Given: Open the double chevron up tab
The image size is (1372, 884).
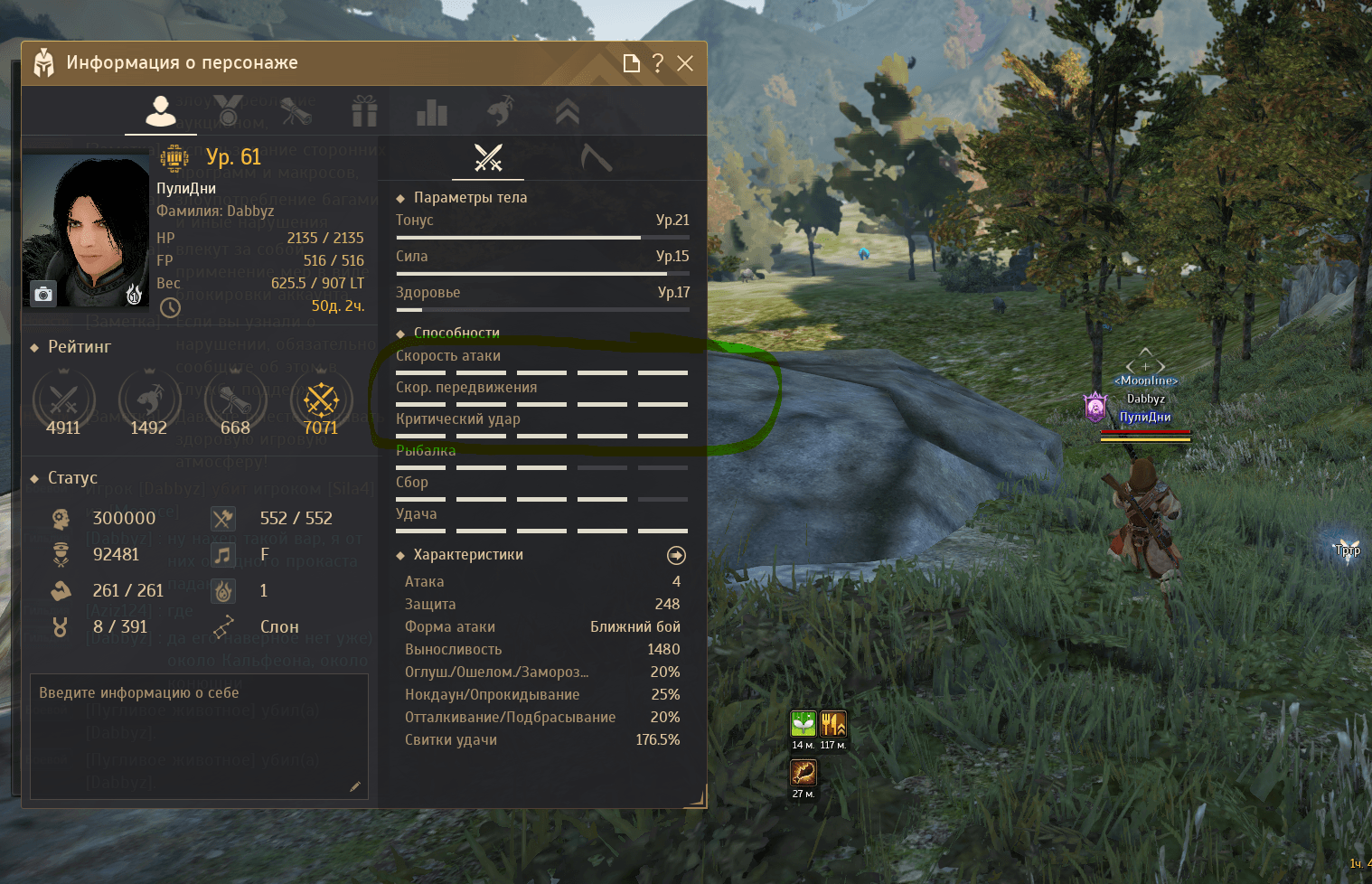Looking at the screenshot, I should click(567, 112).
